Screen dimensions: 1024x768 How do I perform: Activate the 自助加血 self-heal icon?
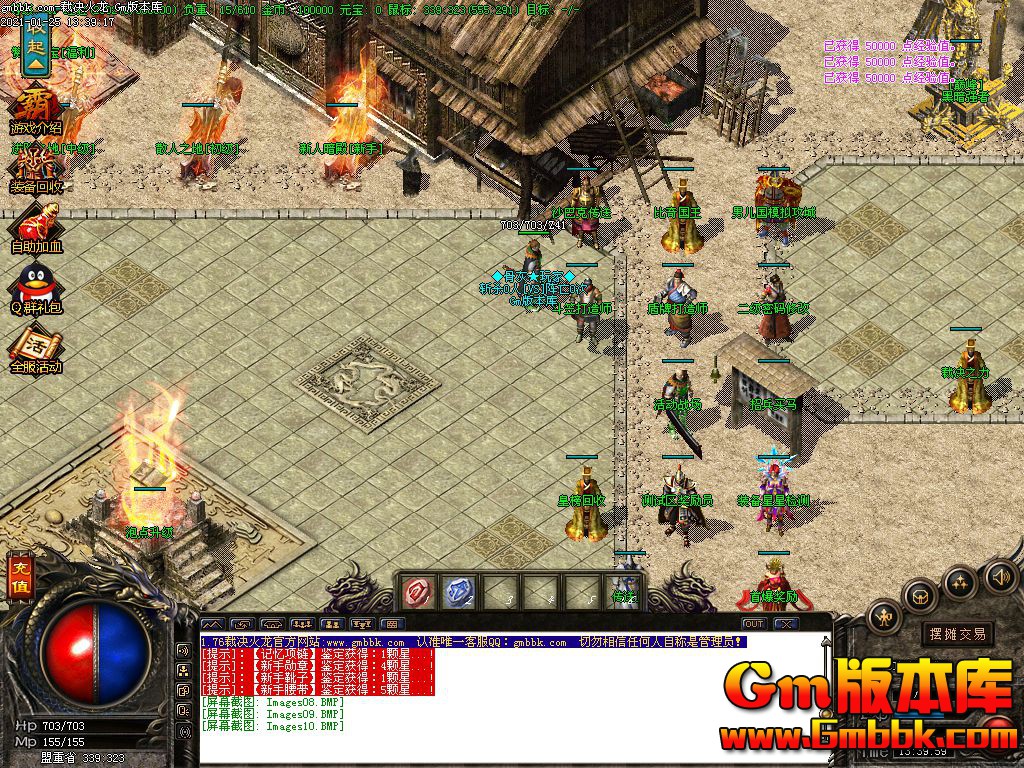36,226
